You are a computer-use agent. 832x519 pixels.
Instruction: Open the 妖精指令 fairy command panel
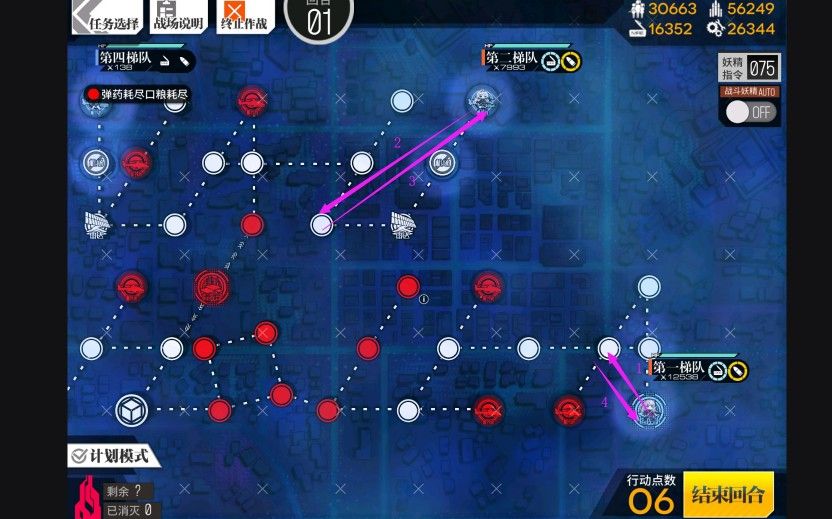[x=750, y=68]
